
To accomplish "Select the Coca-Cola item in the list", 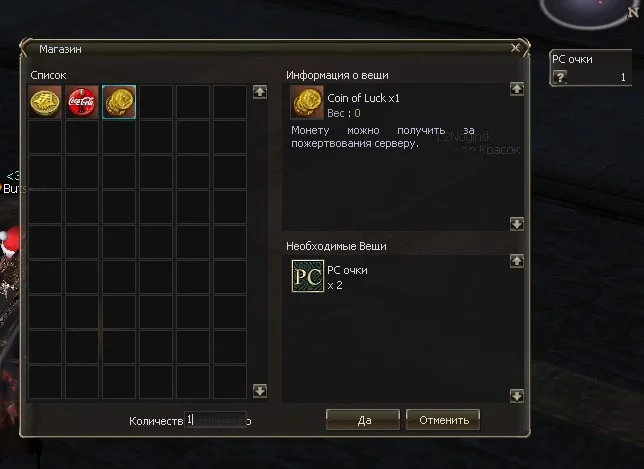I will pos(82,102).
